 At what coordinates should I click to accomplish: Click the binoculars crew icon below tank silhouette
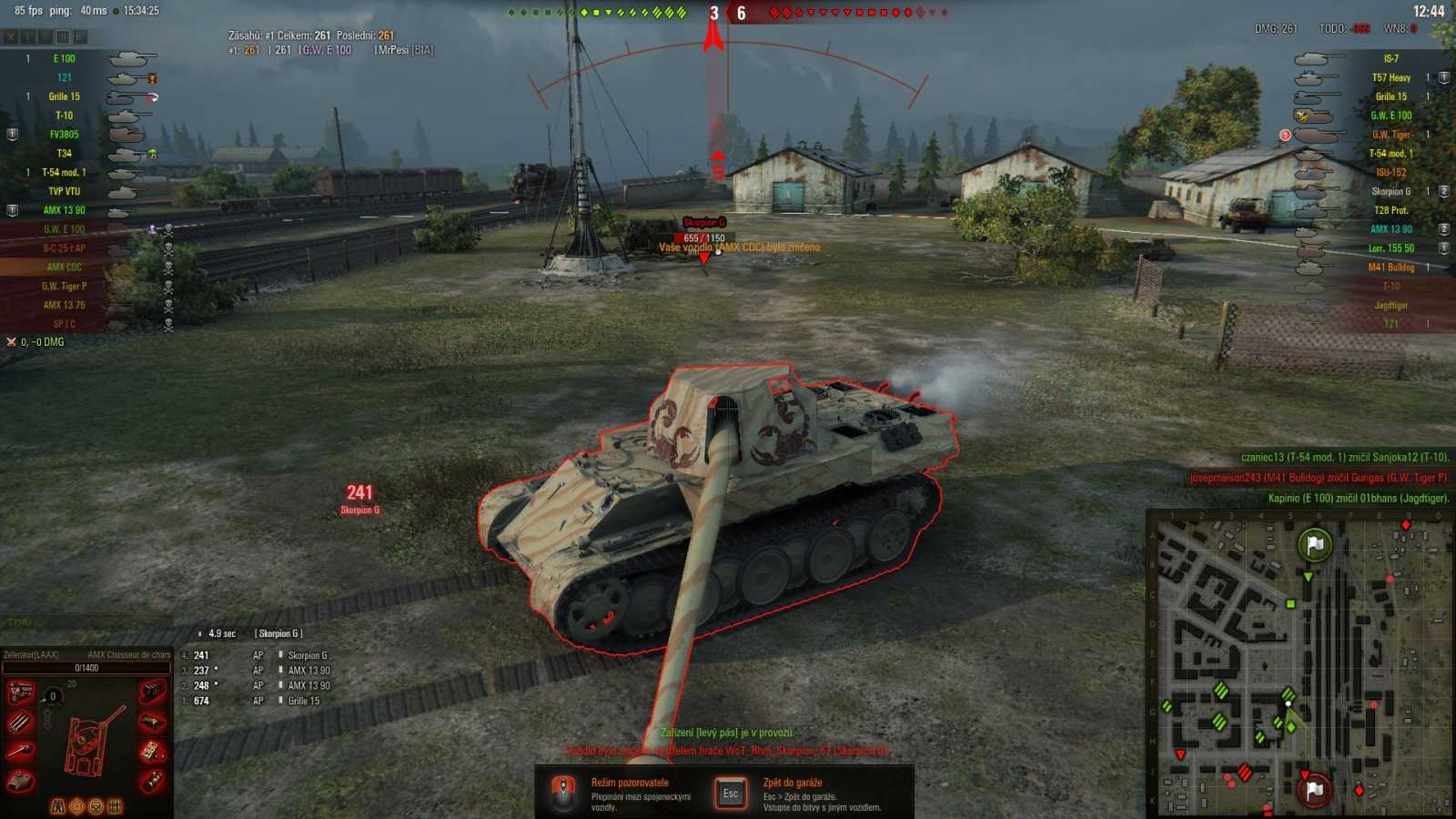click(58, 804)
